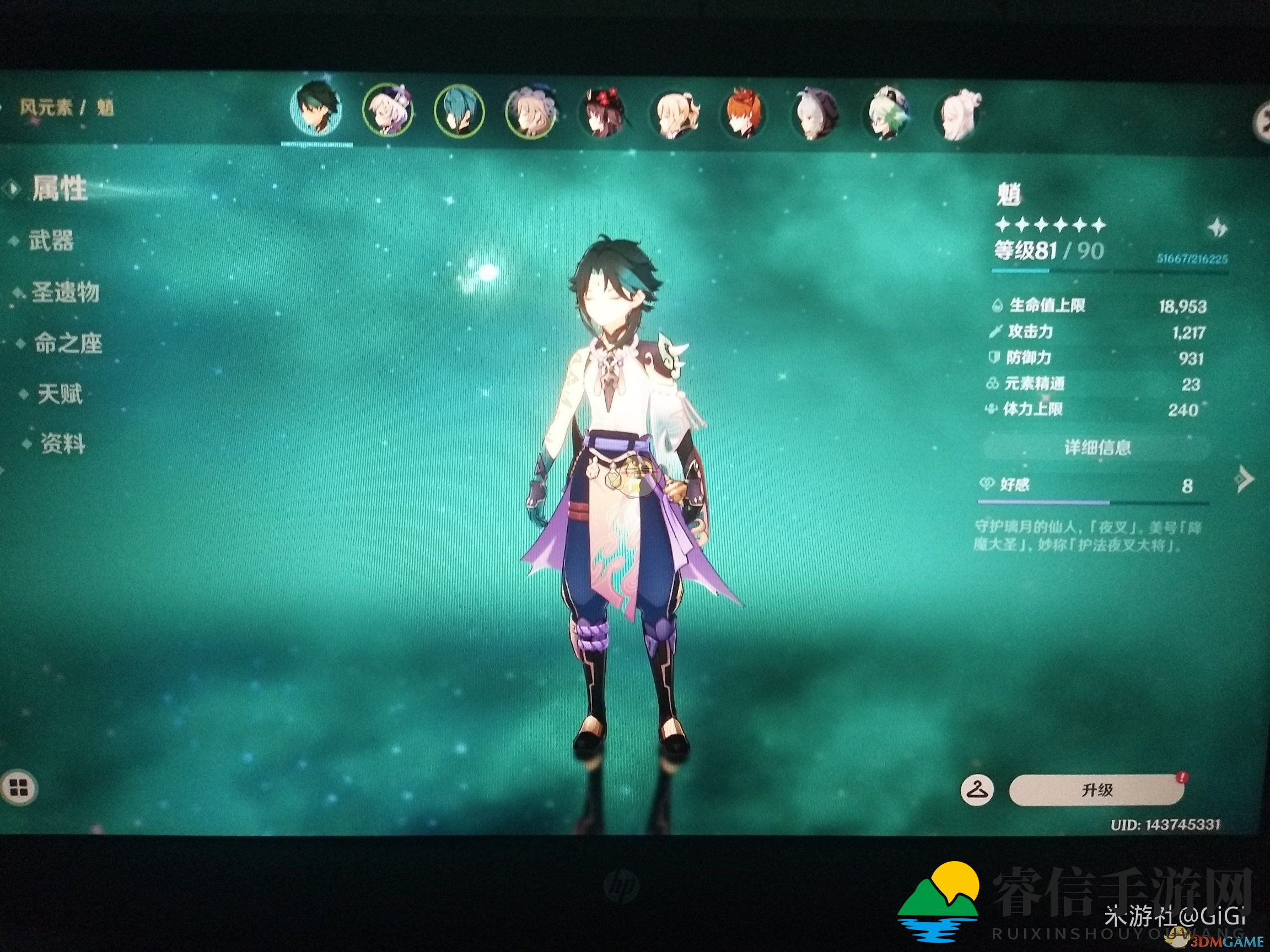Click the 升级 level-up button
Viewport: 1270px width, 952px height.
(x=1096, y=790)
